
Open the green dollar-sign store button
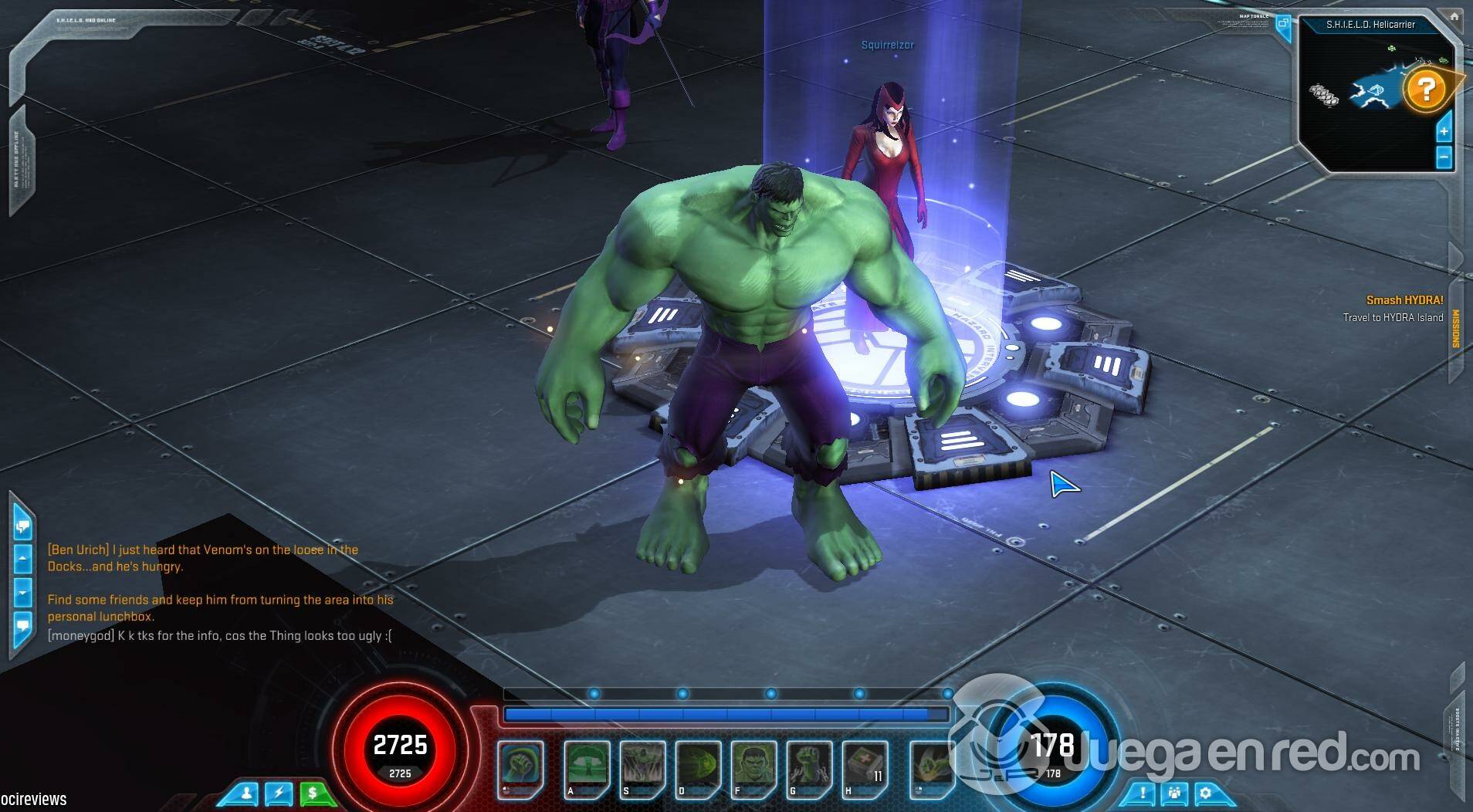click(x=312, y=793)
